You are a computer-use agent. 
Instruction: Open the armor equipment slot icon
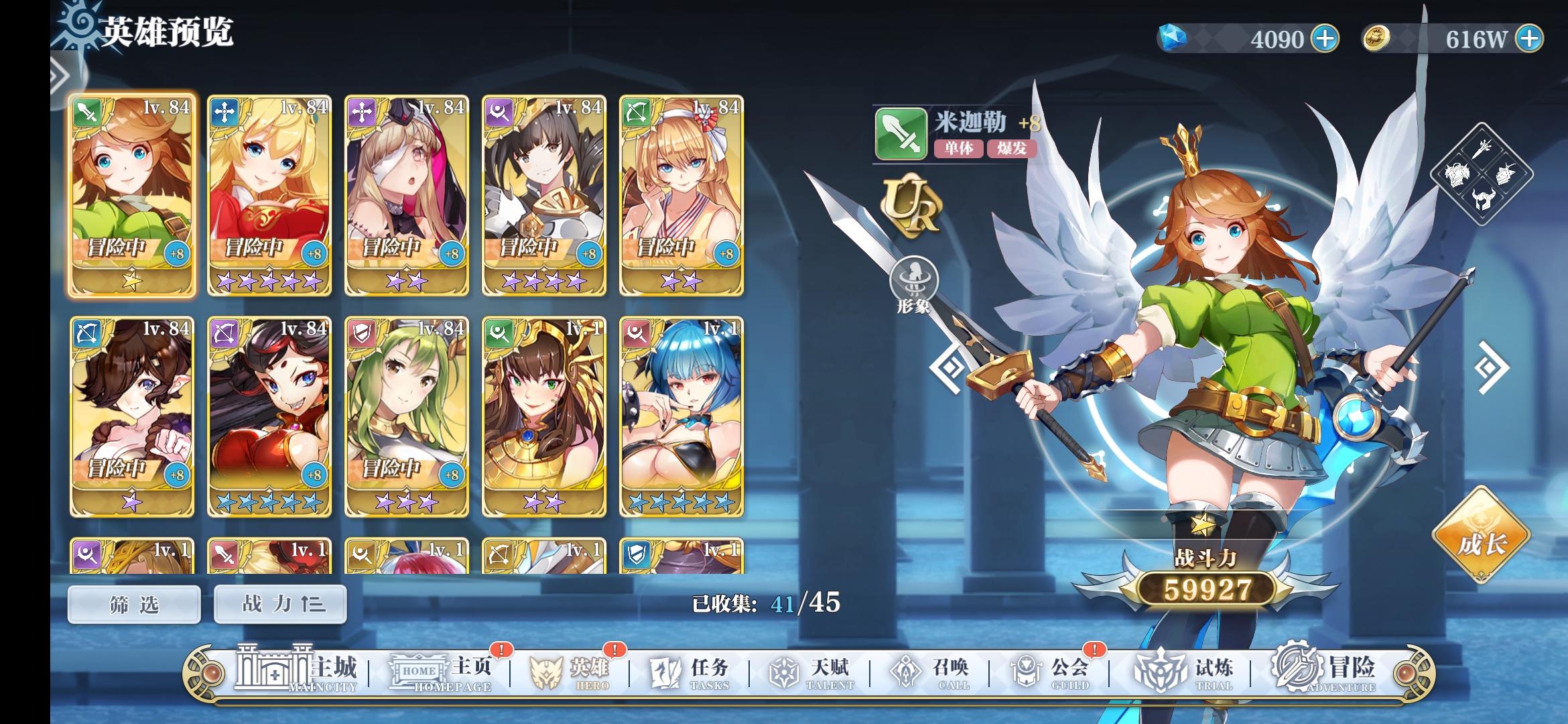1457,174
